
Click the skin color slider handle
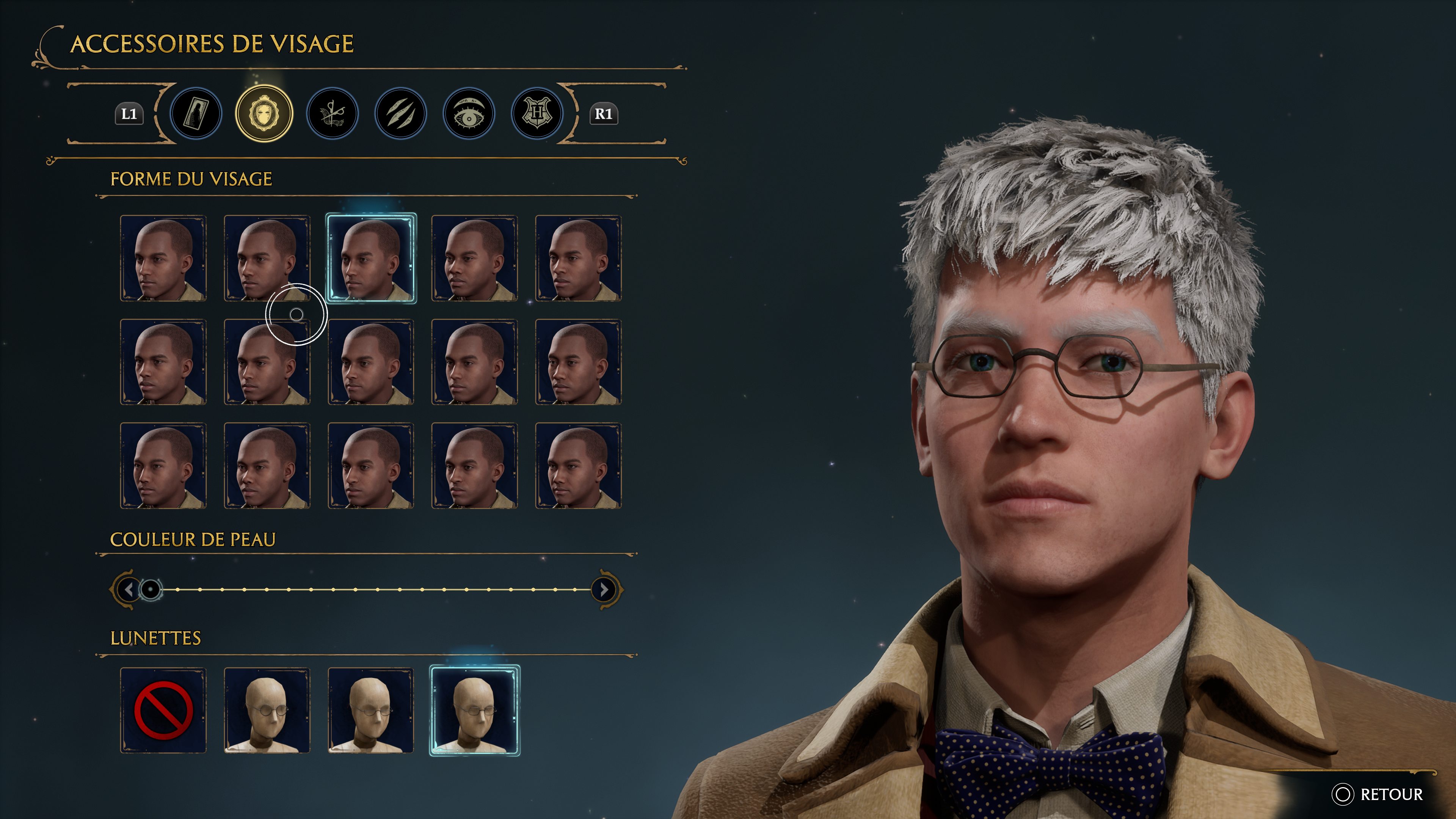(151, 590)
